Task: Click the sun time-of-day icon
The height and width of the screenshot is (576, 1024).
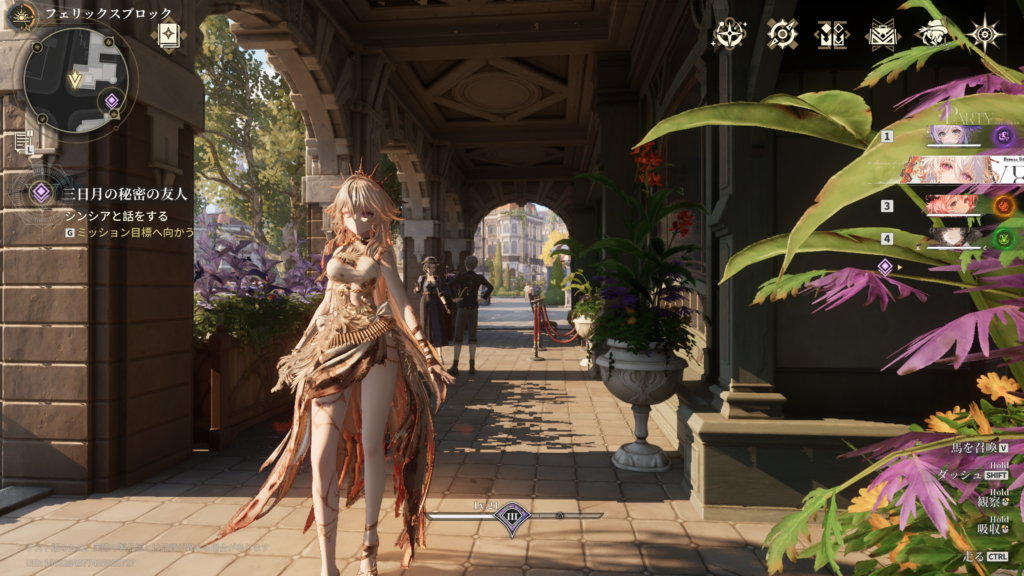Action: click(x=21, y=14)
